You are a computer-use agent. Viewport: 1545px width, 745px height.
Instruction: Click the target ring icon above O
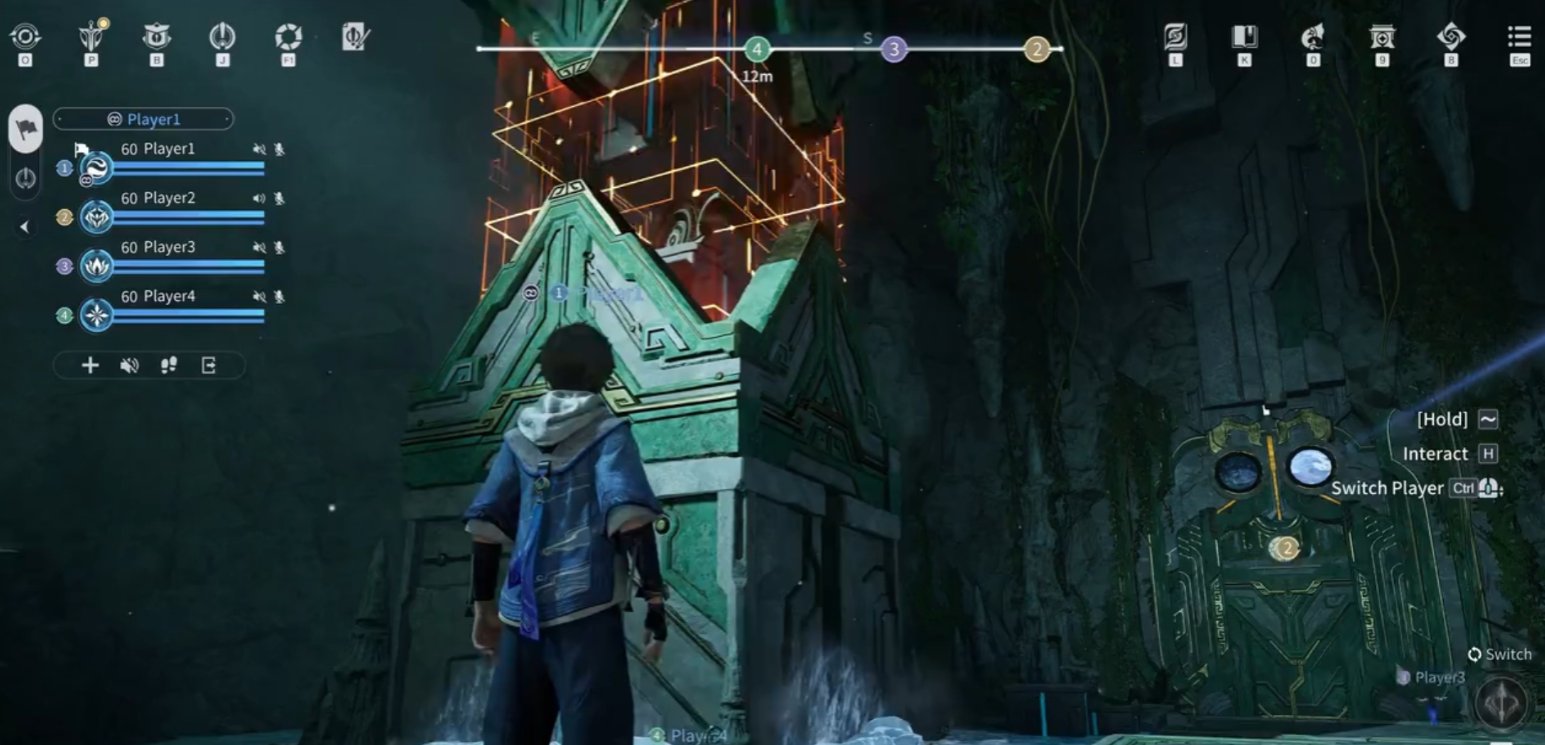click(25, 38)
